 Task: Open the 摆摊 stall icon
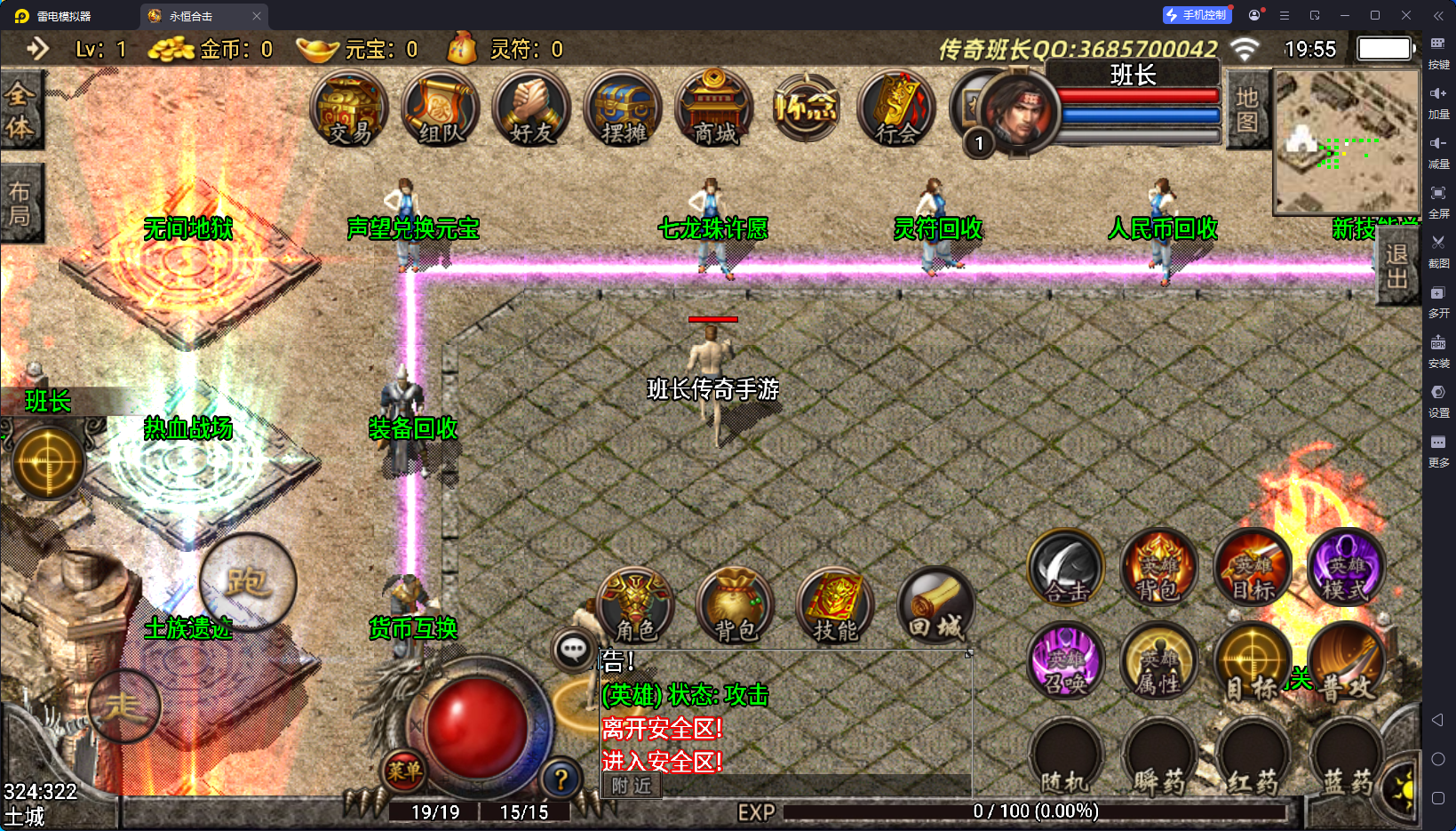click(623, 110)
